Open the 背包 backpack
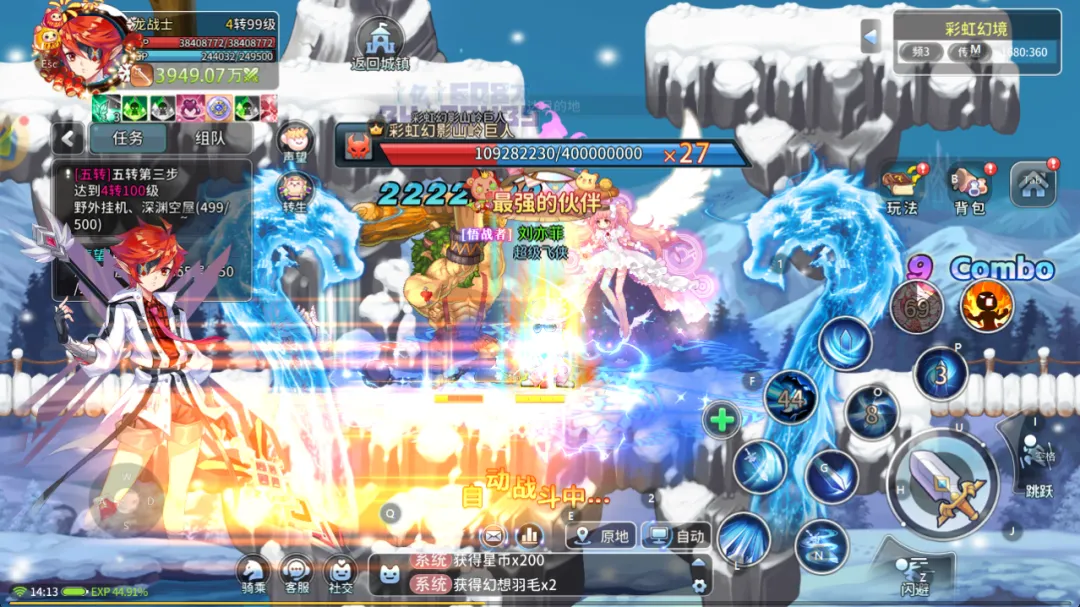 point(969,187)
